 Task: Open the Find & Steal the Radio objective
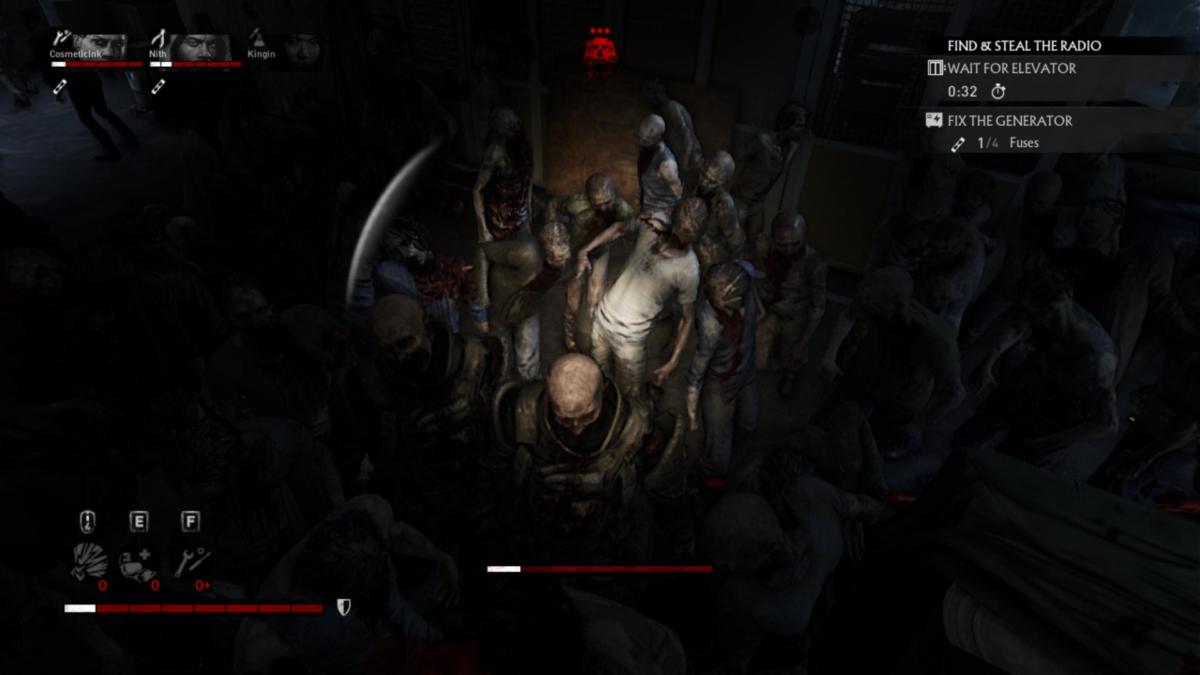[x=1024, y=46]
